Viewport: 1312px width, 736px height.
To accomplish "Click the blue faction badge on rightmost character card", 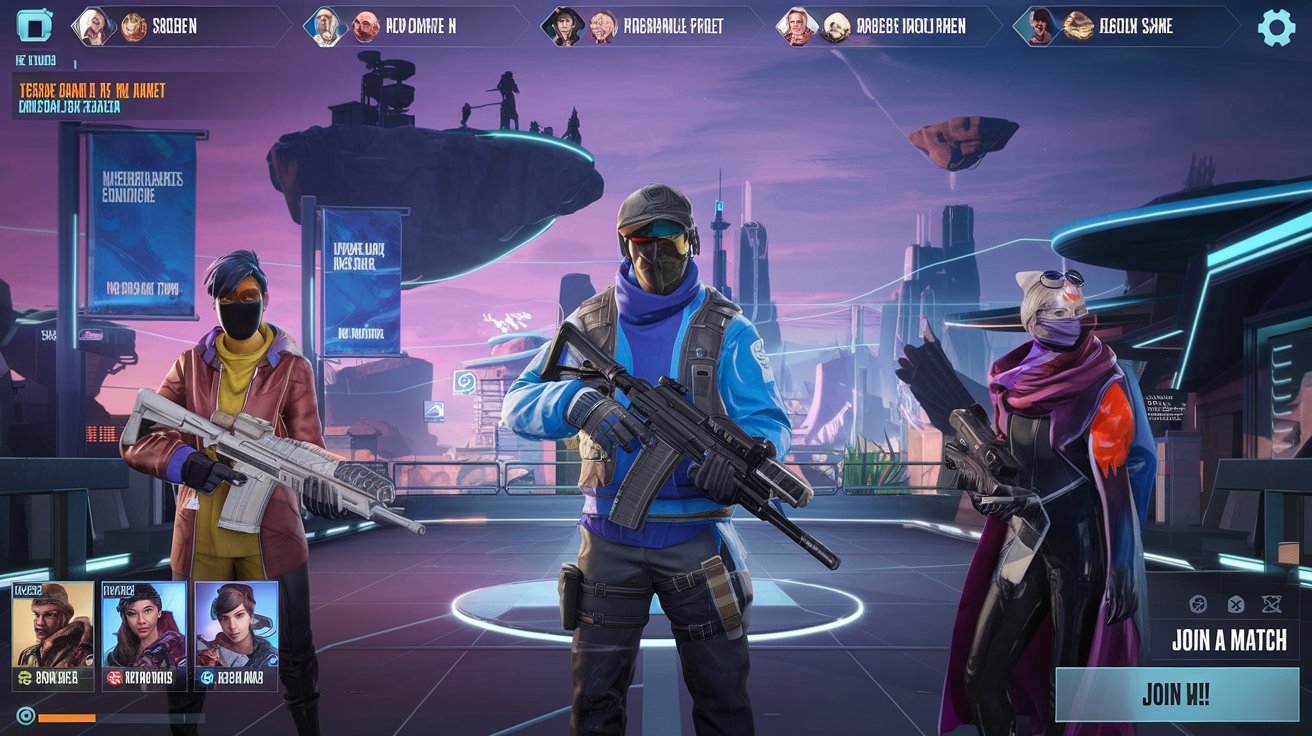I will [207, 677].
